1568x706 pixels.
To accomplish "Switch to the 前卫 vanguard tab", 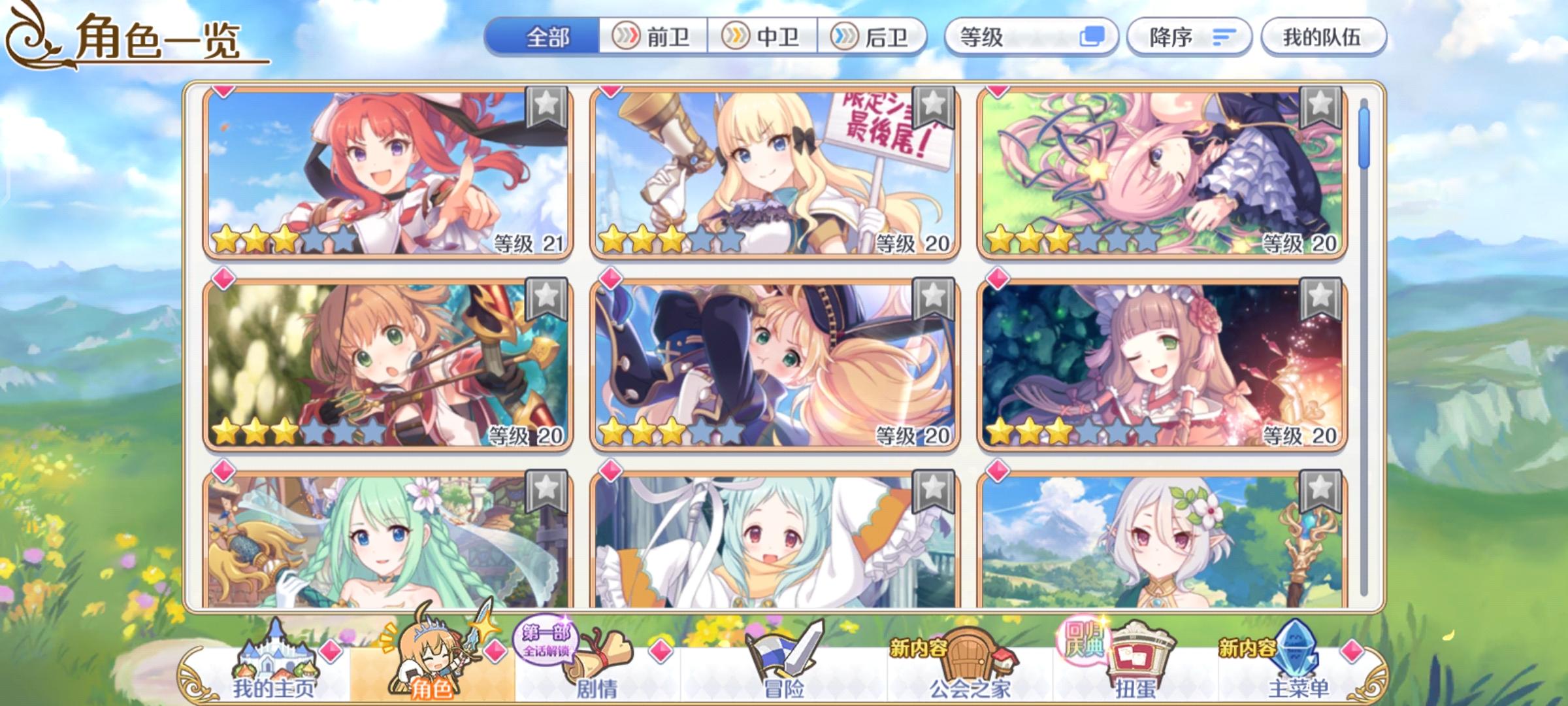I will point(653,37).
